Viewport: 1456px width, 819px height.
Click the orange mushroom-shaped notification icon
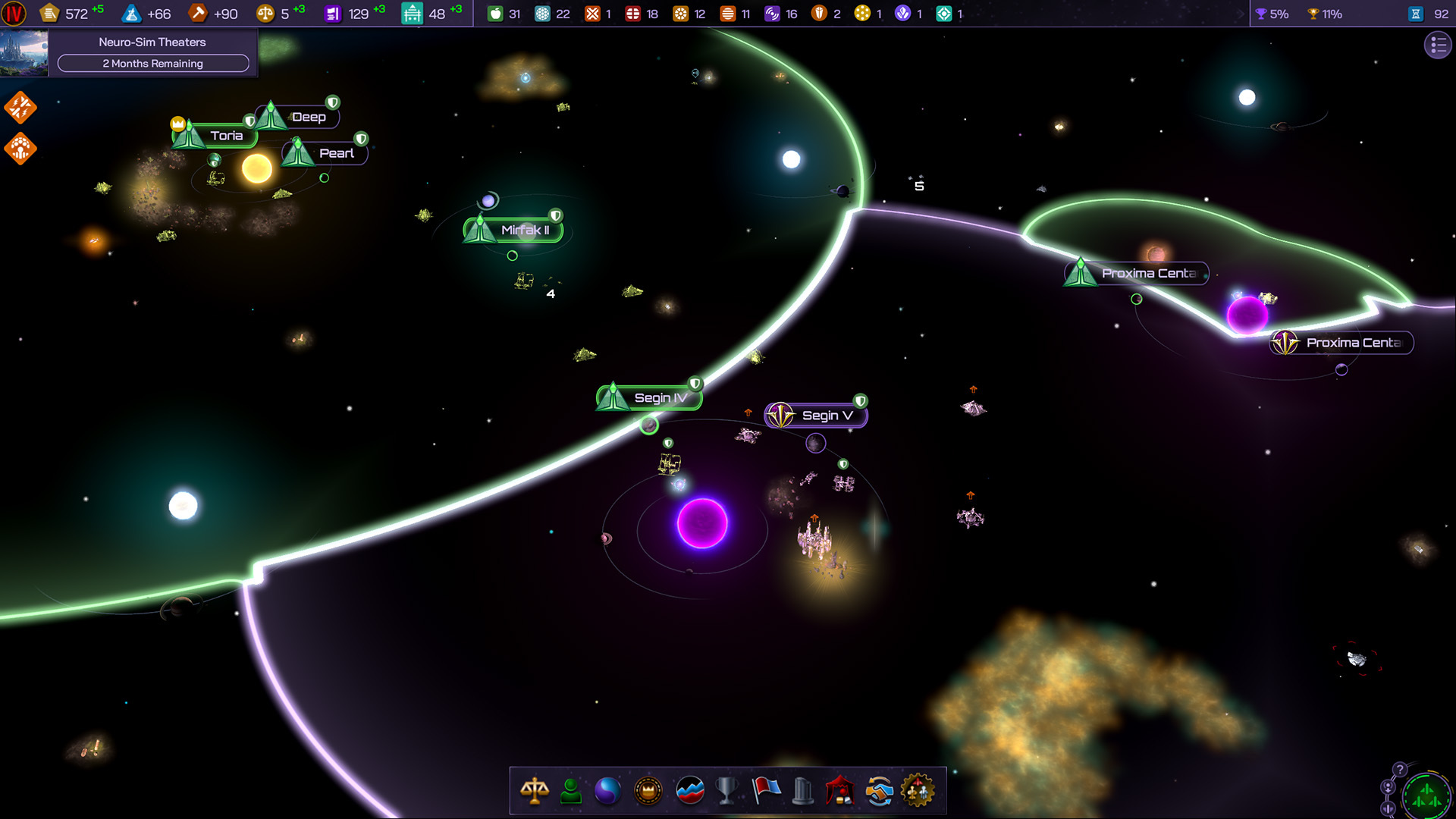[20, 149]
